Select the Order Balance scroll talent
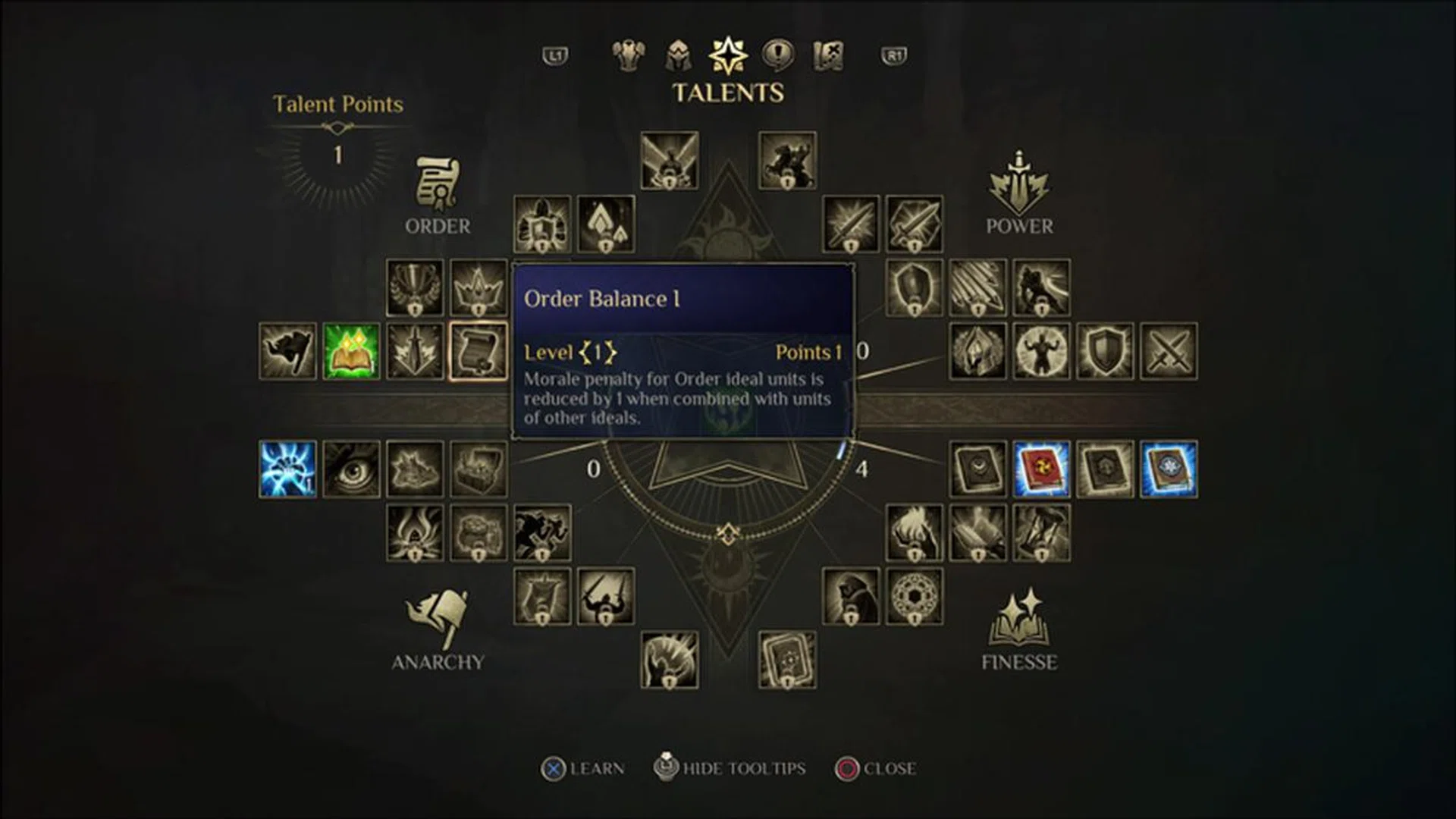 tap(479, 351)
